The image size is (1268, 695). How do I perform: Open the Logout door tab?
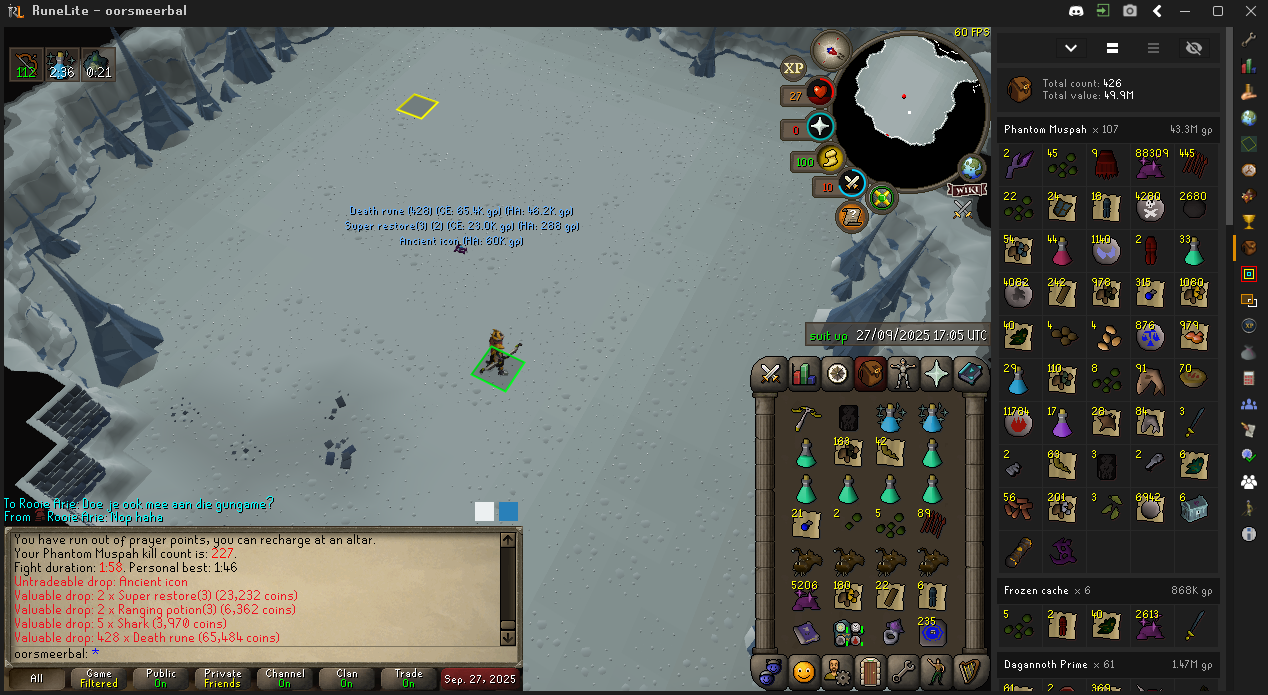tap(870, 670)
